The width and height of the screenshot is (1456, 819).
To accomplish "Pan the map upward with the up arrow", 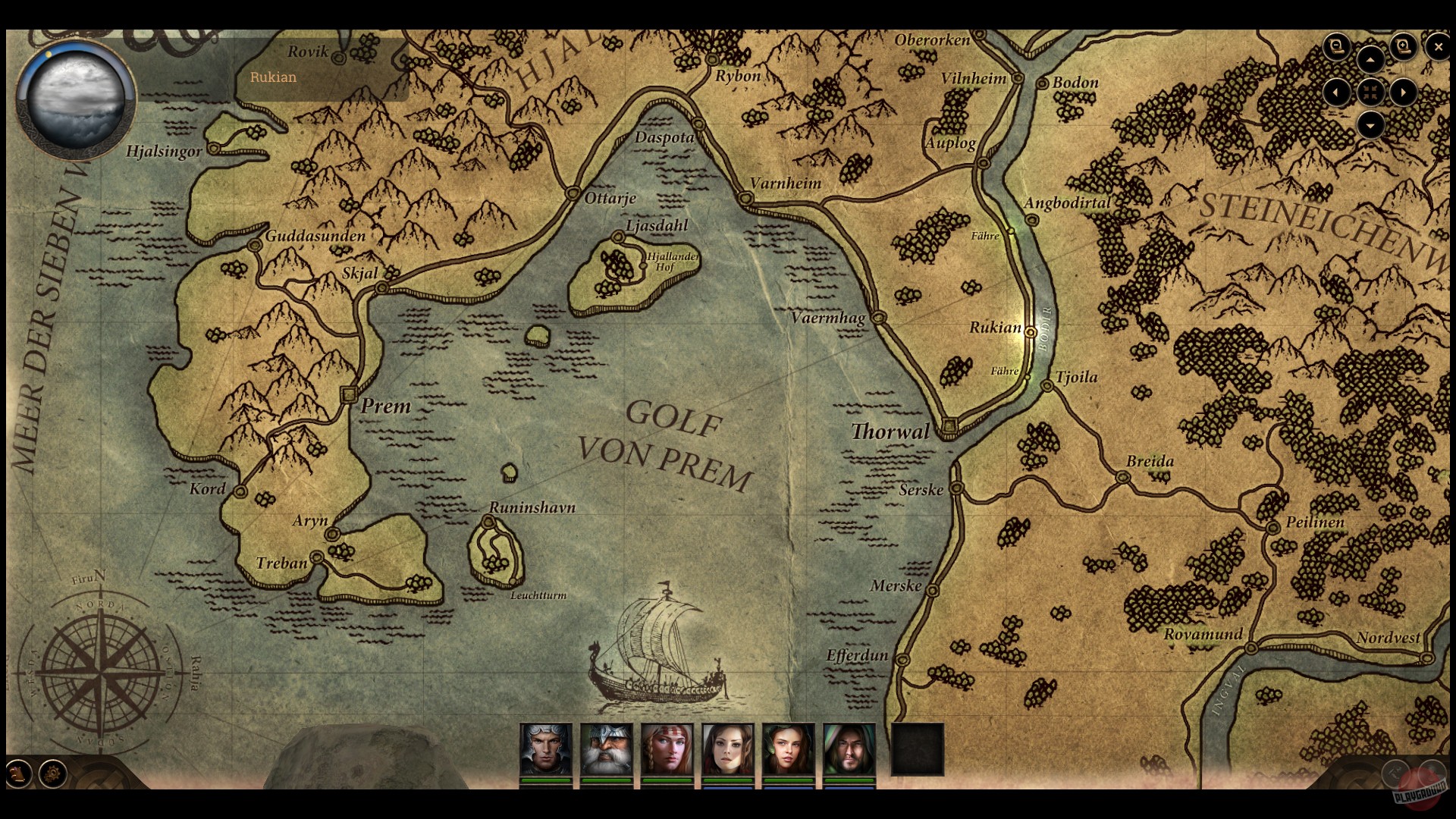I will coord(1370,60).
